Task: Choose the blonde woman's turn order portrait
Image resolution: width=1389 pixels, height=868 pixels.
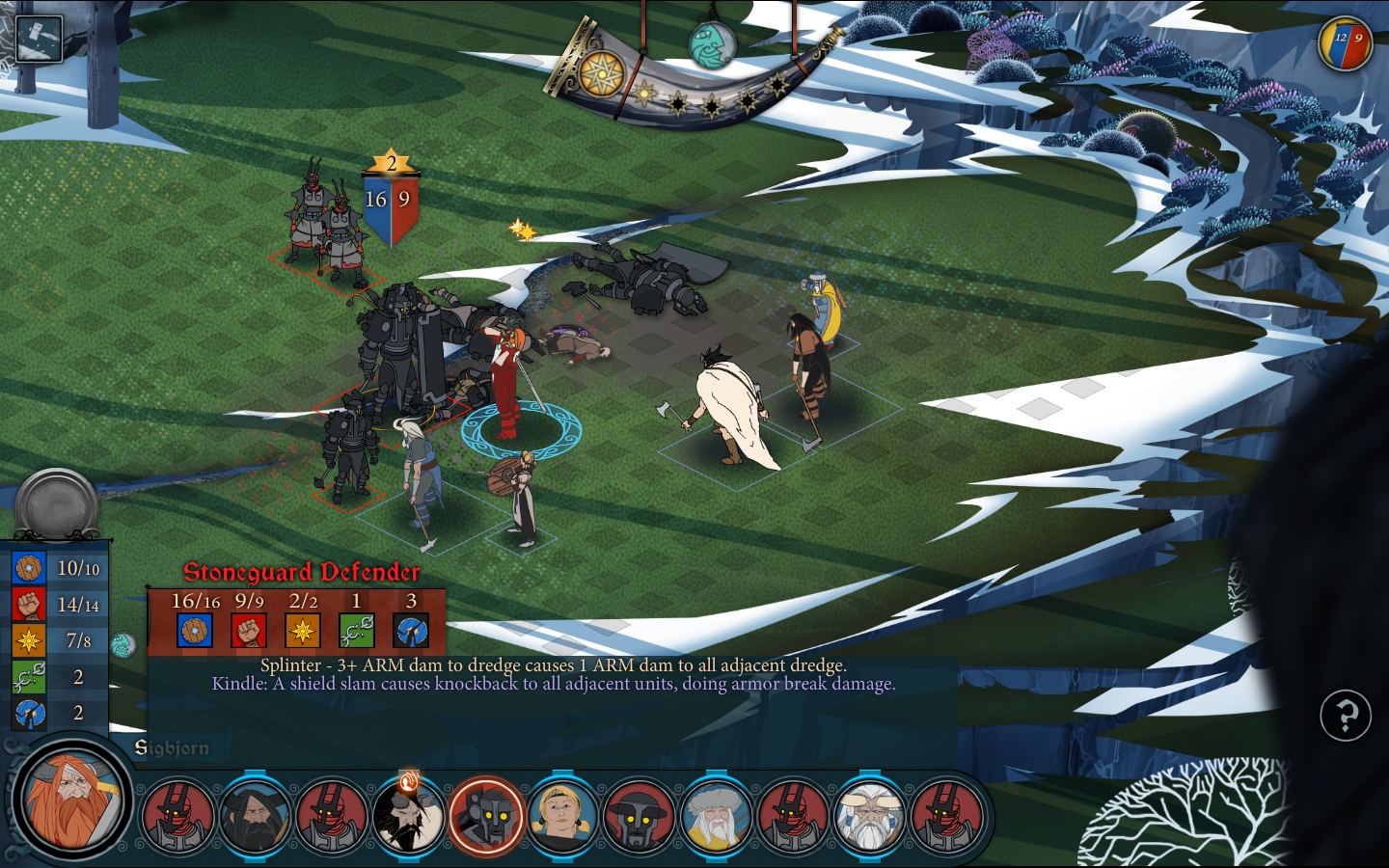Action: tap(562, 816)
